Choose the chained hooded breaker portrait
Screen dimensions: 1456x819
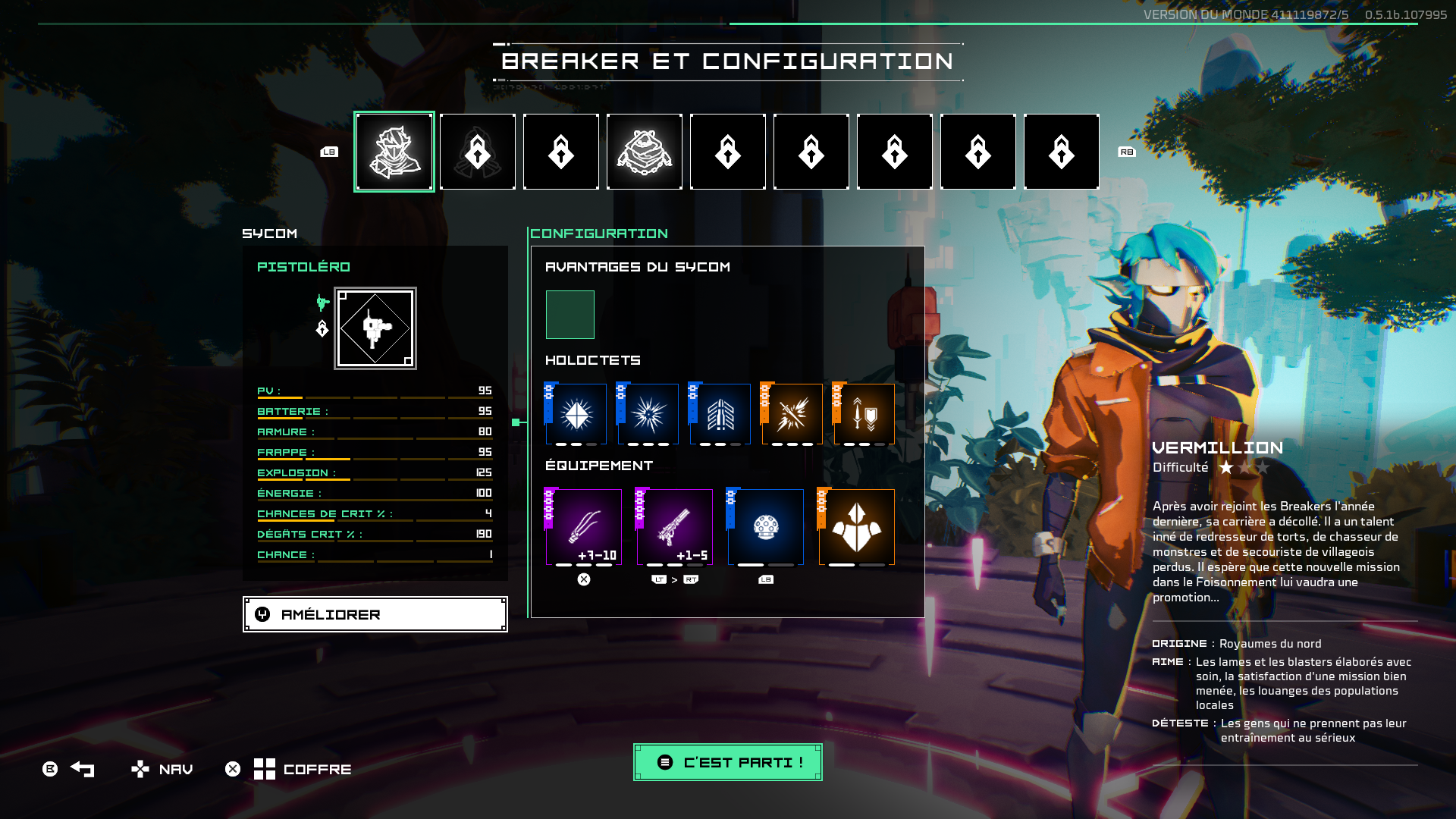(645, 152)
